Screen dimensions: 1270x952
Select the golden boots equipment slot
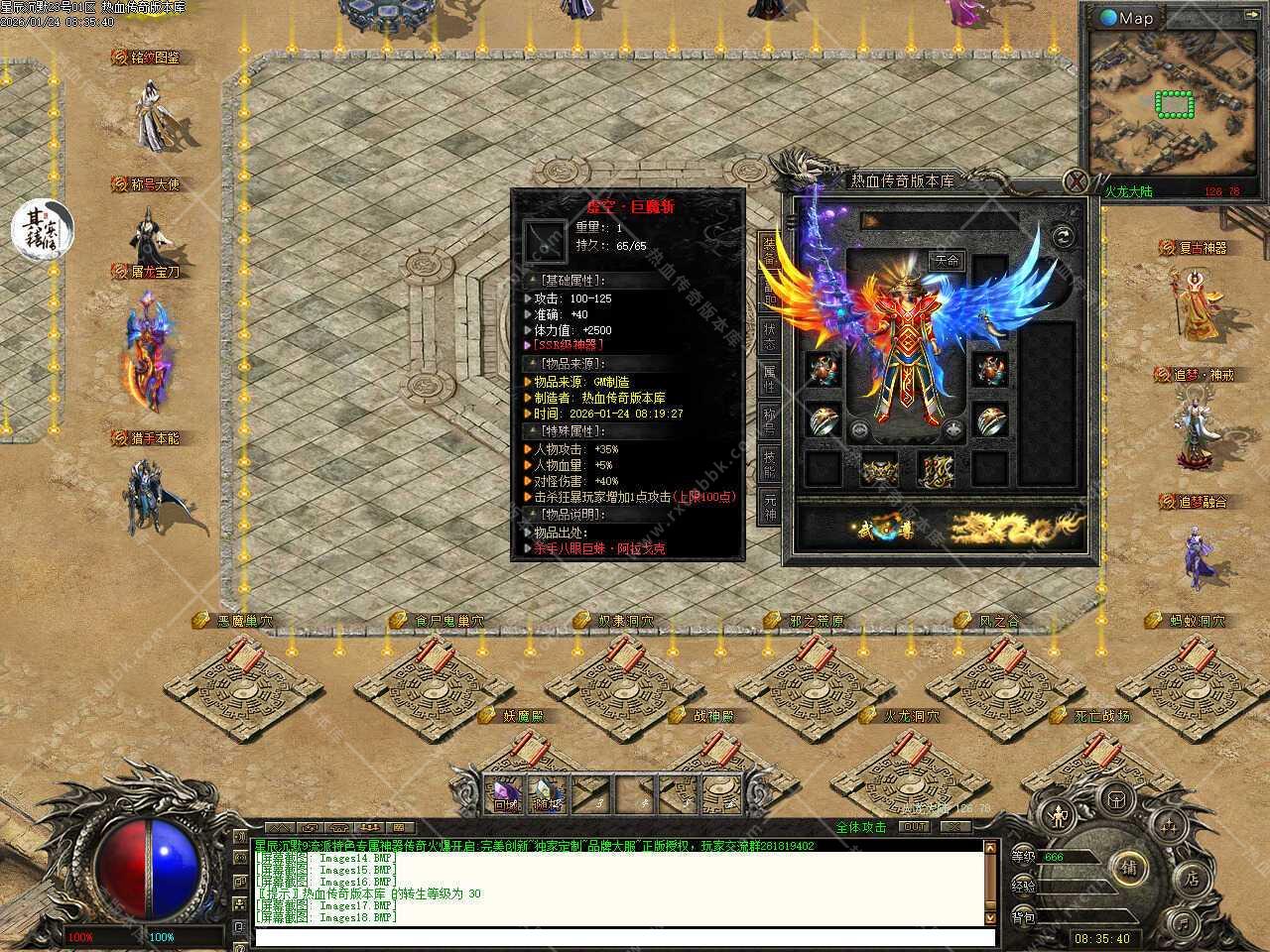(936, 471)
